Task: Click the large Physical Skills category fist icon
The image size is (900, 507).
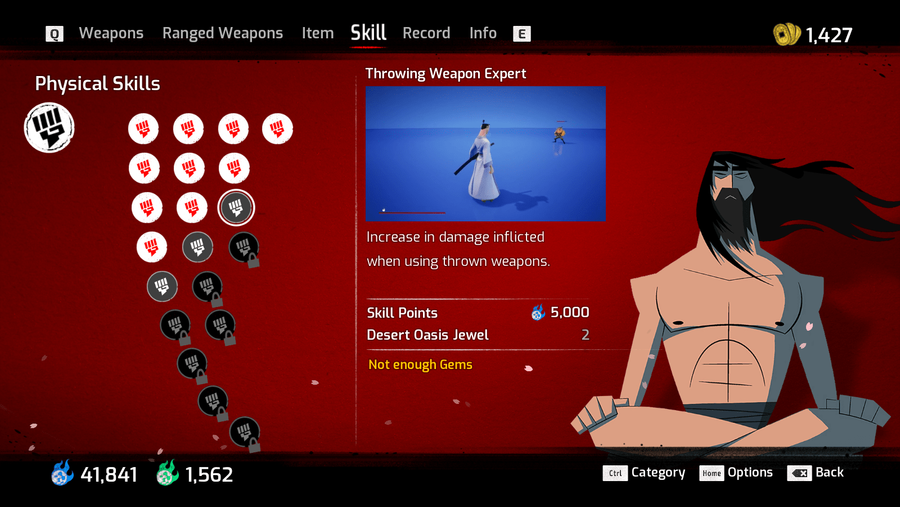Action: [x=49, y=129]
